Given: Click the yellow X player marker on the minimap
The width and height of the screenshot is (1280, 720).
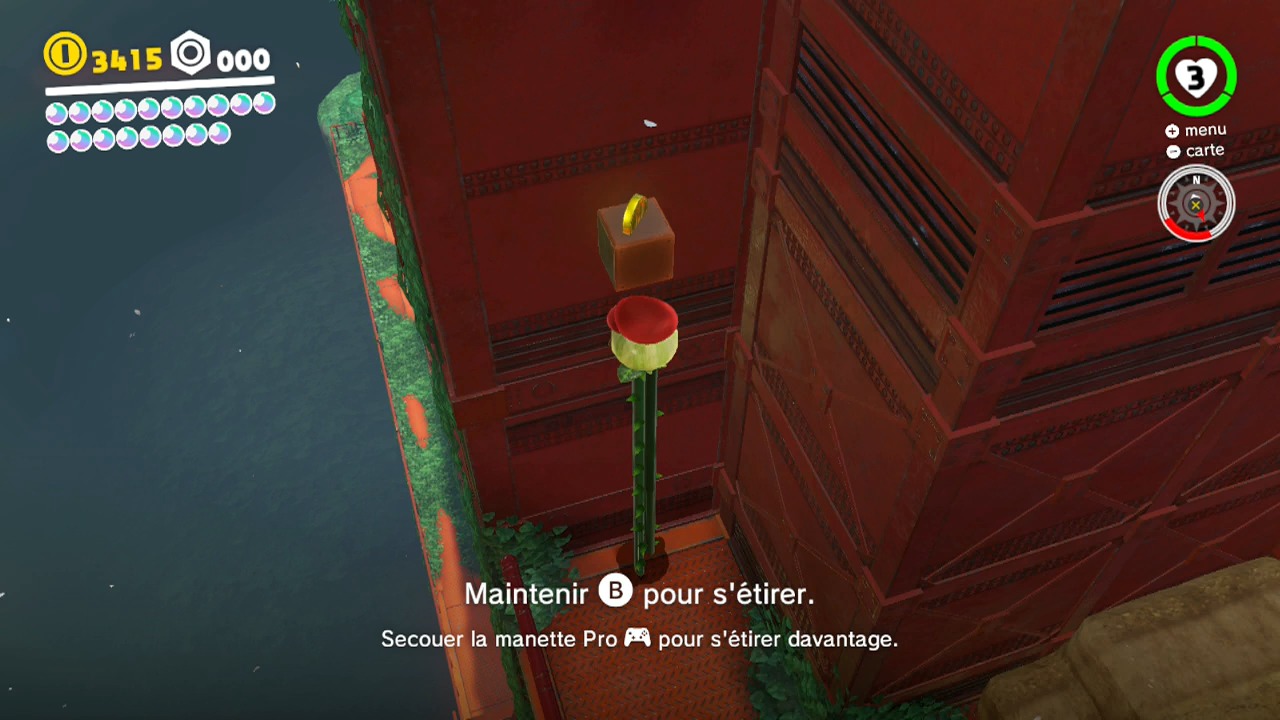Looking at the screenshot, I should pyautogui.click(x=1195, y=205).
